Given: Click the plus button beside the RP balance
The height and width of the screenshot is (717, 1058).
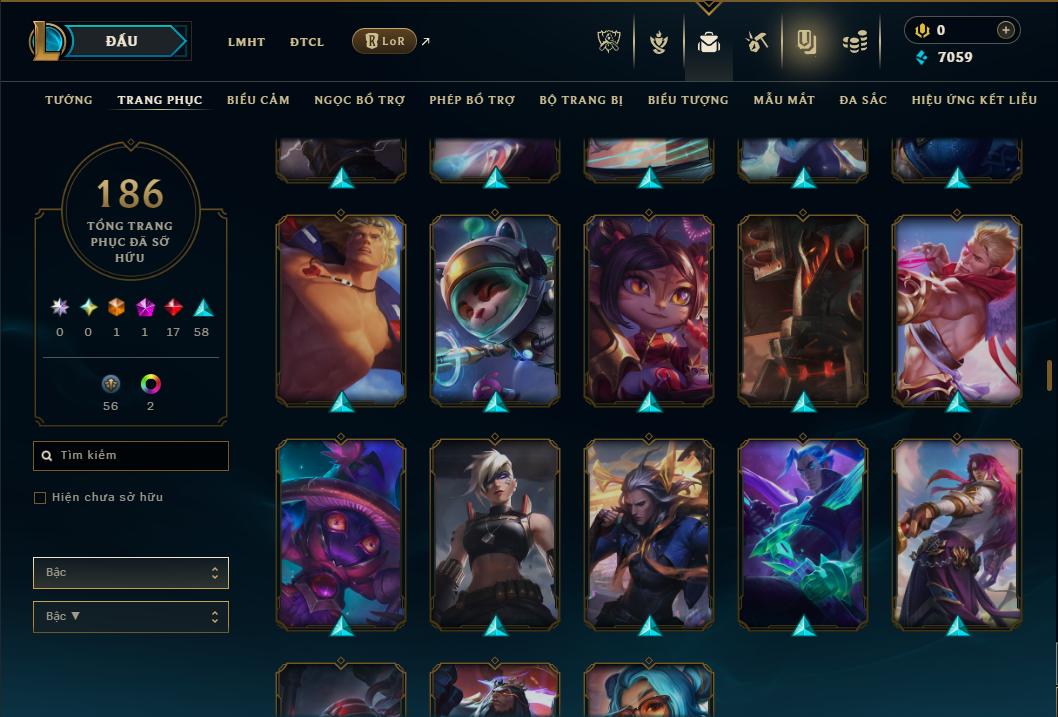Looking at the screenshot, I should (x=1006, y=30).
